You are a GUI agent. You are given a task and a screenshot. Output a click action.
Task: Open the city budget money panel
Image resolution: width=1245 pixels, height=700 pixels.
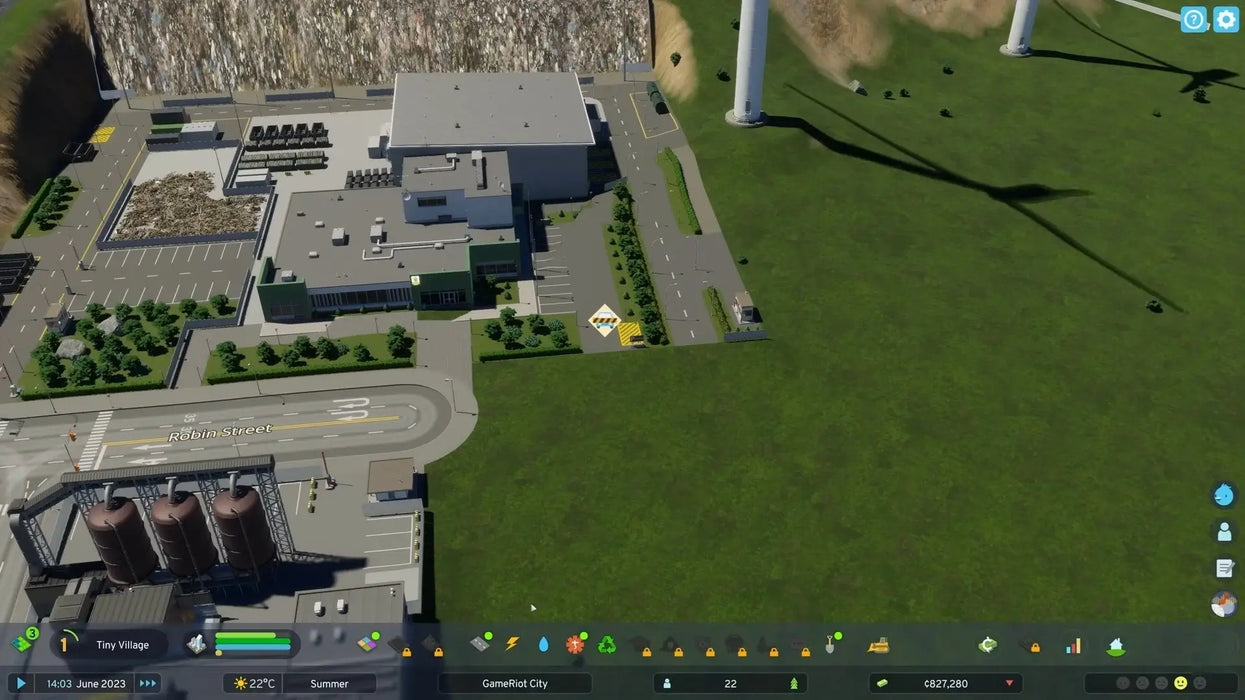point(945,683)
